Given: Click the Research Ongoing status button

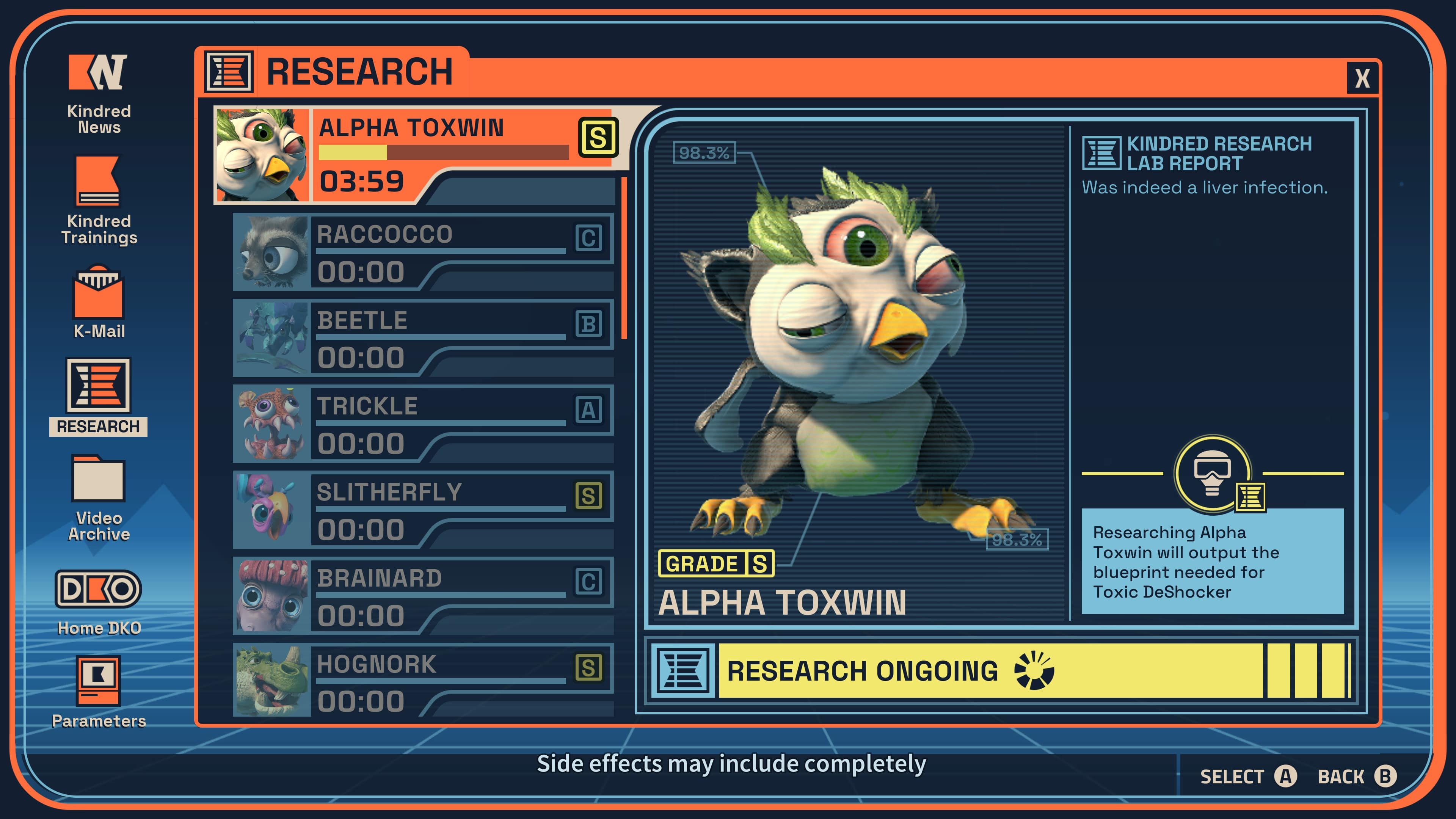Looking at the screenshot, I should coord(1001,671).
